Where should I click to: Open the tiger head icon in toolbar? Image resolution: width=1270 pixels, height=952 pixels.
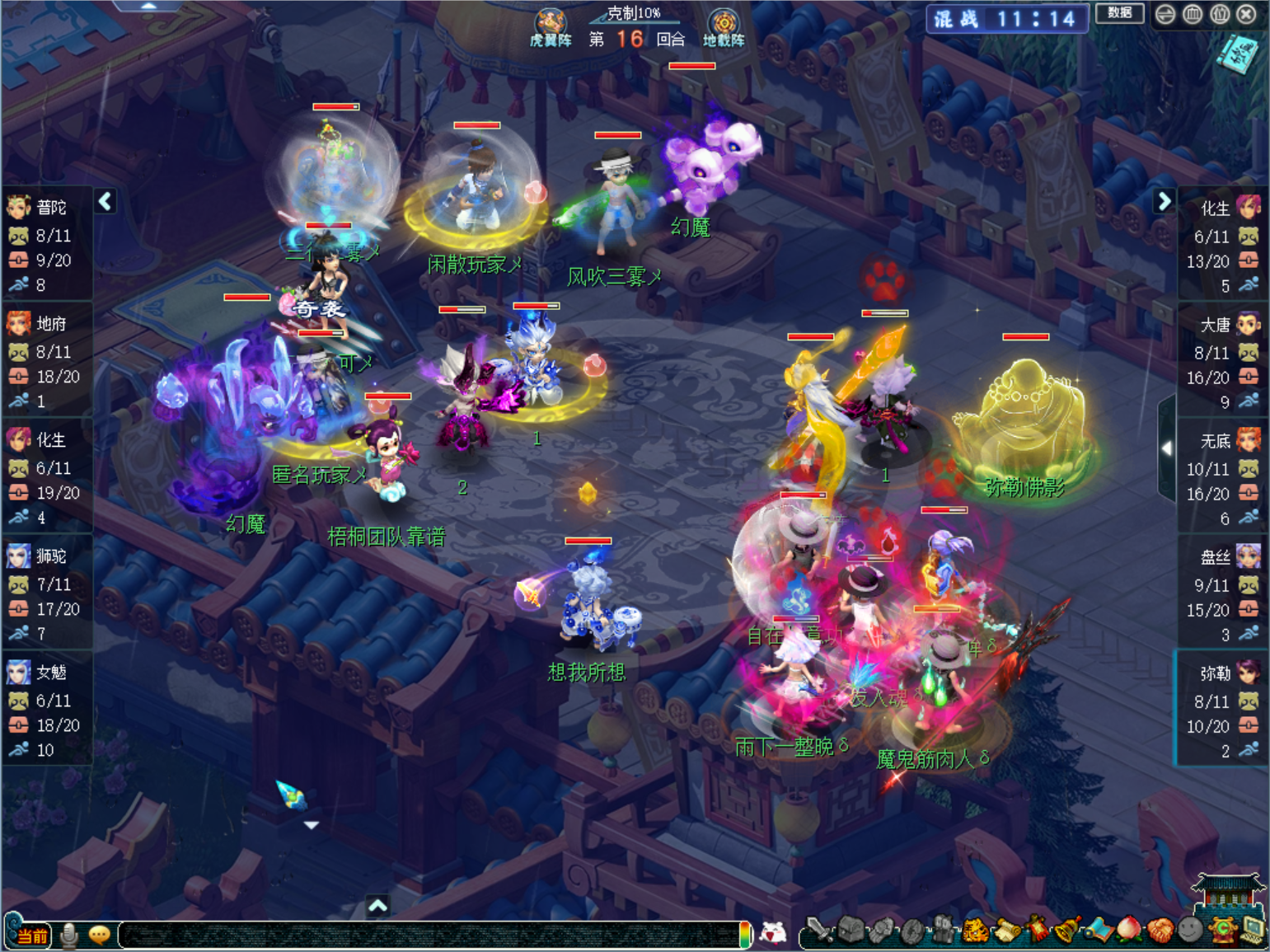pyautogui.click(x=975, y=931)
